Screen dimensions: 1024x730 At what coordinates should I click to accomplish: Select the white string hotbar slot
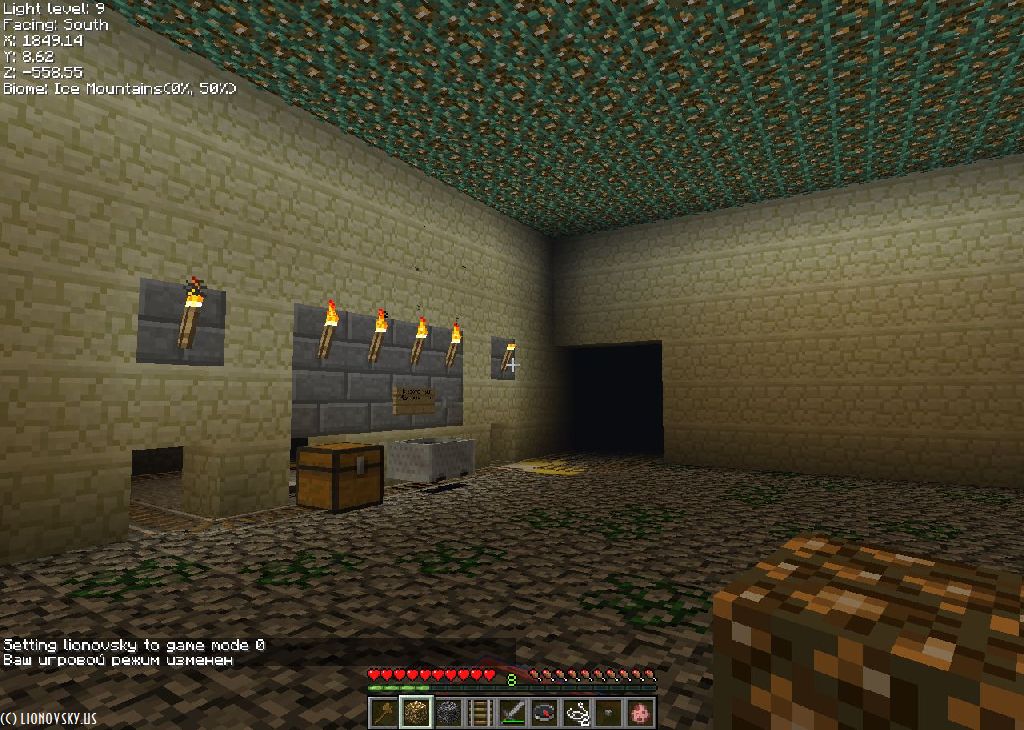pos(576,712)
